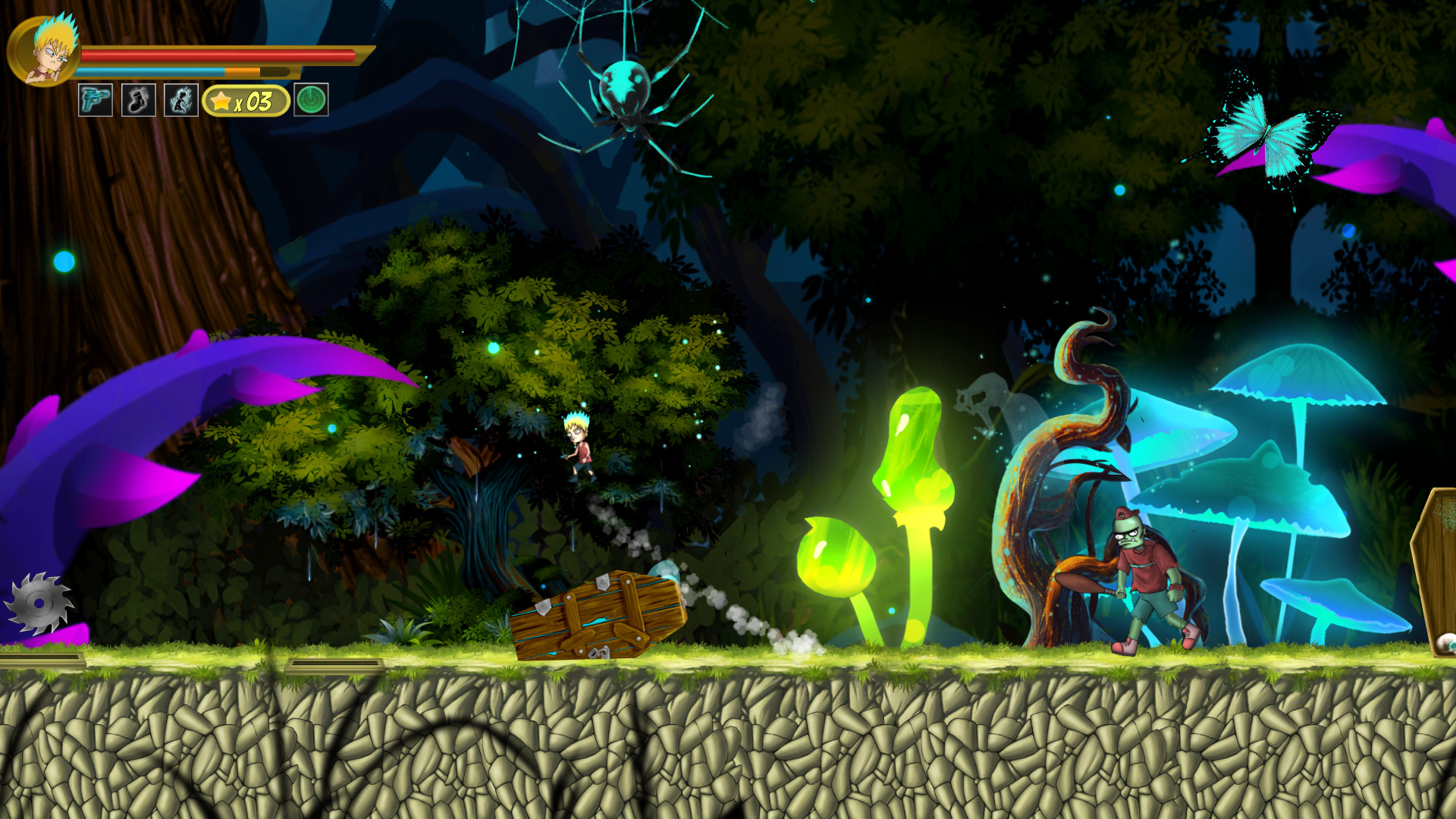Toggle the radar display on or off
The width and height of the screenshot is (1456, 819).
[x=311, y=99]
